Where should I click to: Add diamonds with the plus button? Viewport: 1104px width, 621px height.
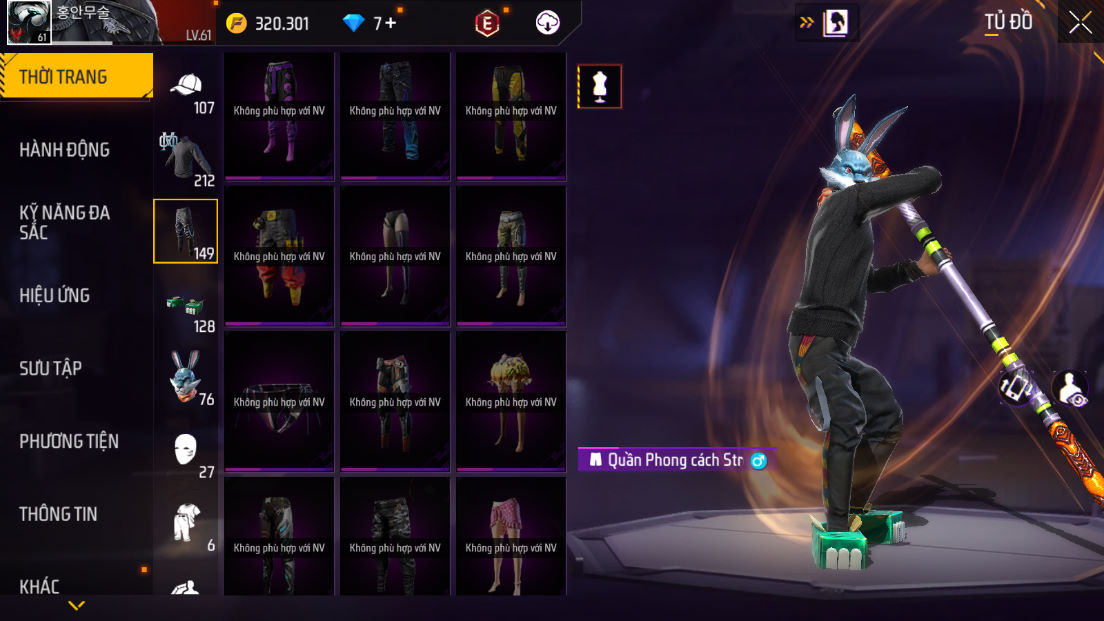coord(390,23)
